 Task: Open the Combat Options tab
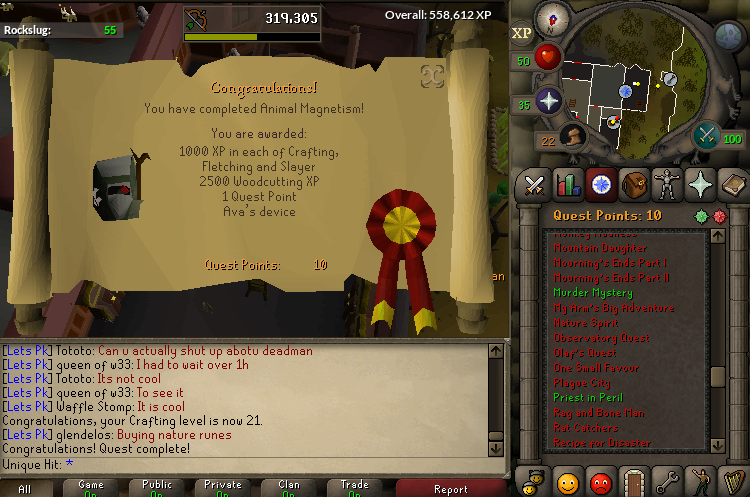(535, 185)
